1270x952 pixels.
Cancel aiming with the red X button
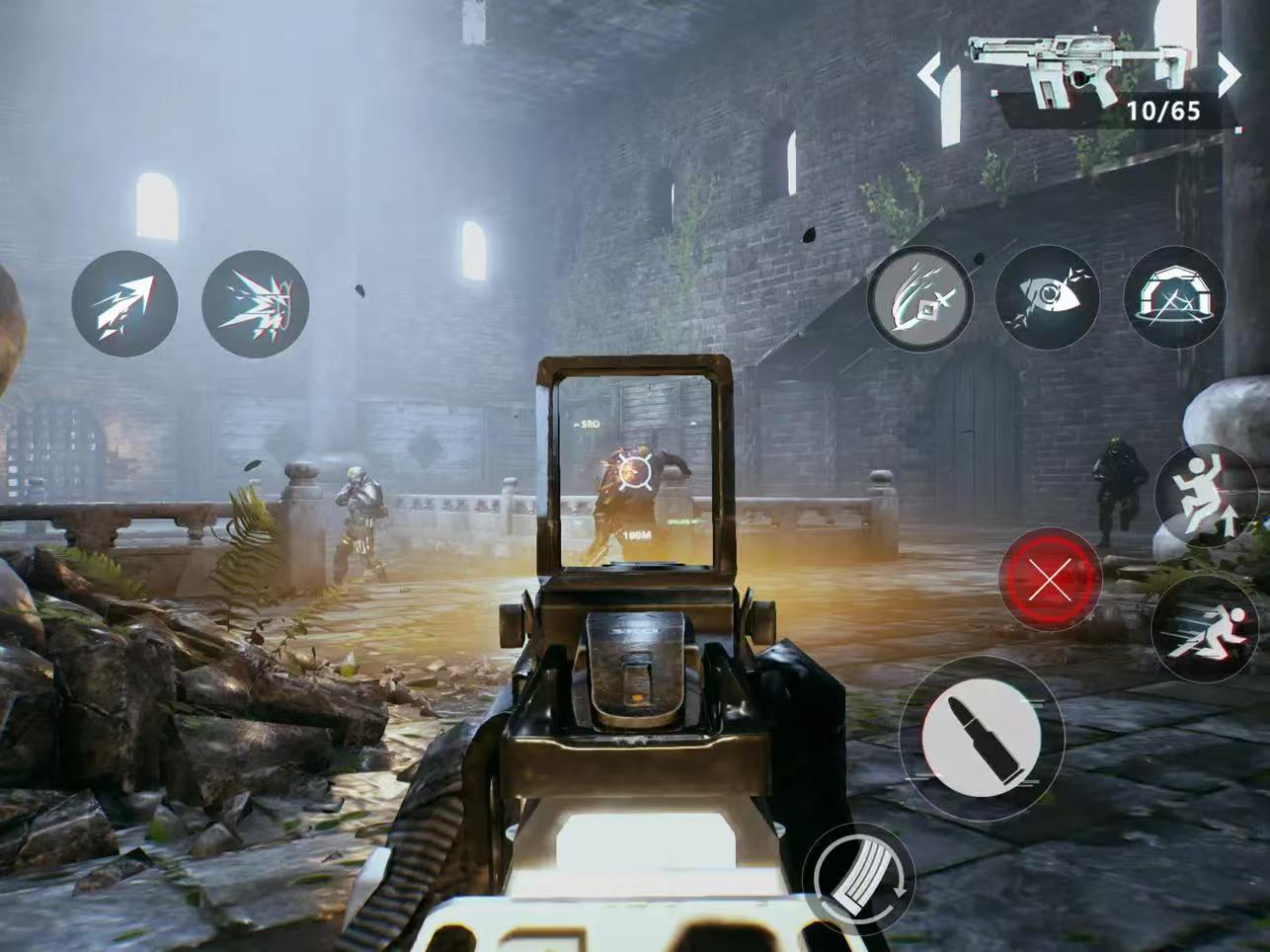pos(1050,581)
